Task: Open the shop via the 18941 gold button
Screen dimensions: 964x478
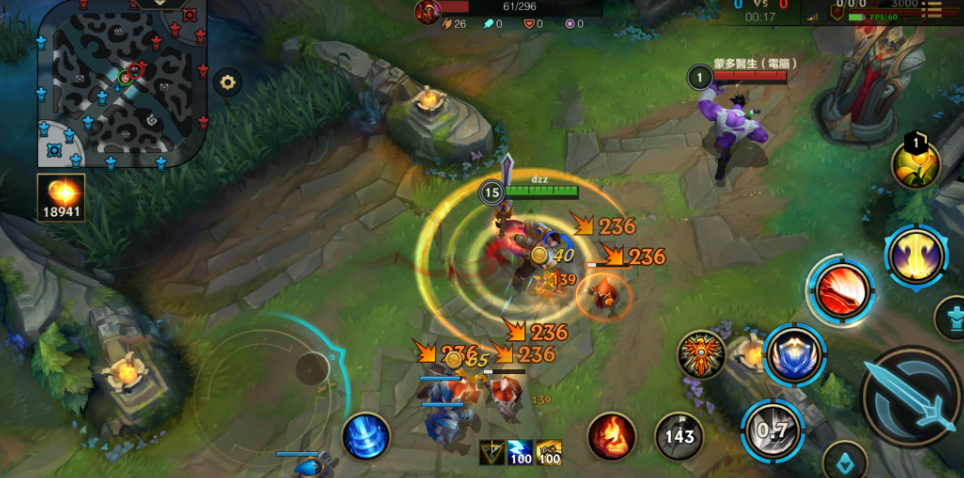Action: point(61,197)
